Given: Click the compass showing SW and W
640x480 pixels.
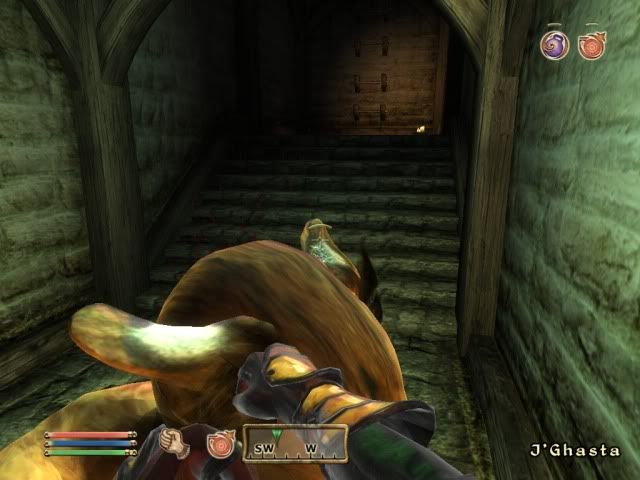Looking at the screenshot, I should click(295, 443).
